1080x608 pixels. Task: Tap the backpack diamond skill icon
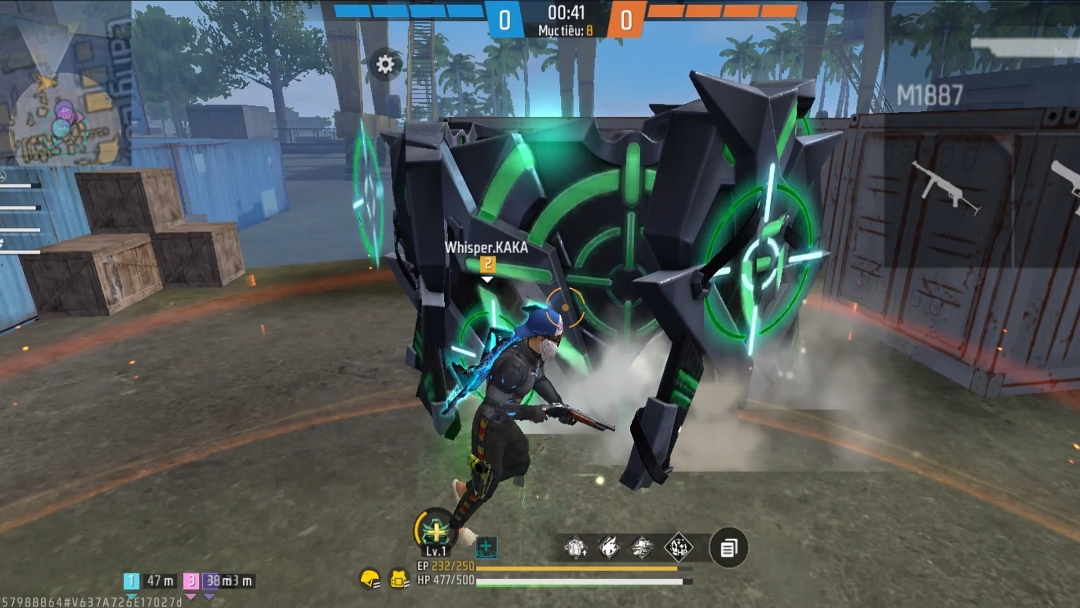coord(575,547)
